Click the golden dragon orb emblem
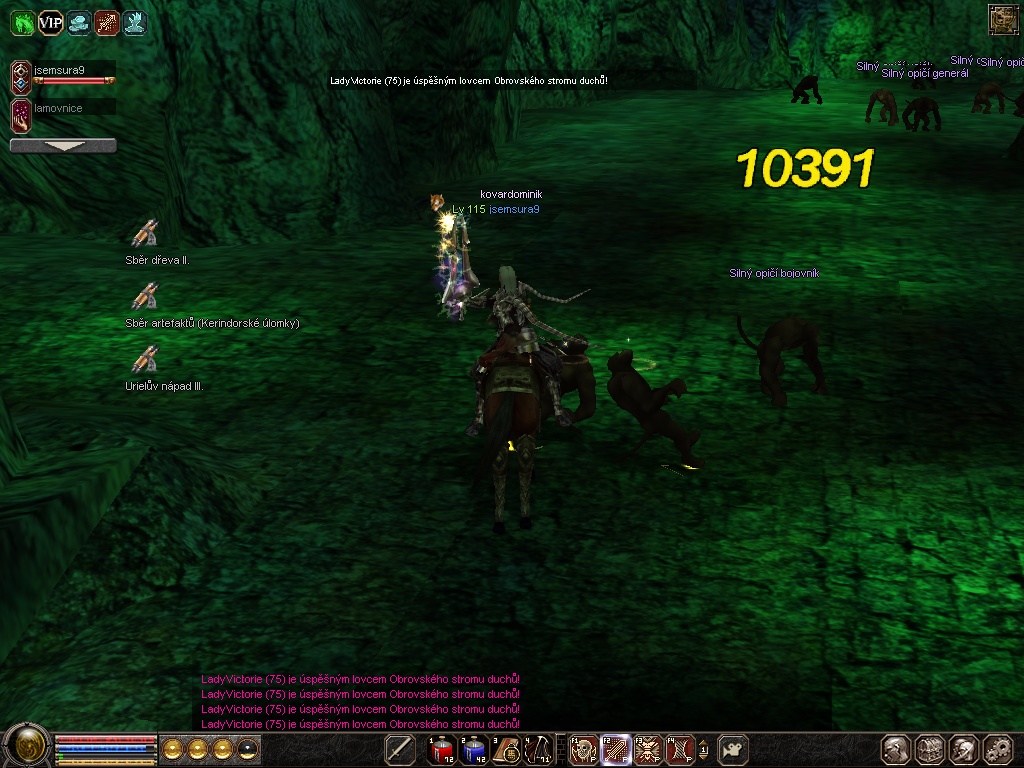 point(27,745)
